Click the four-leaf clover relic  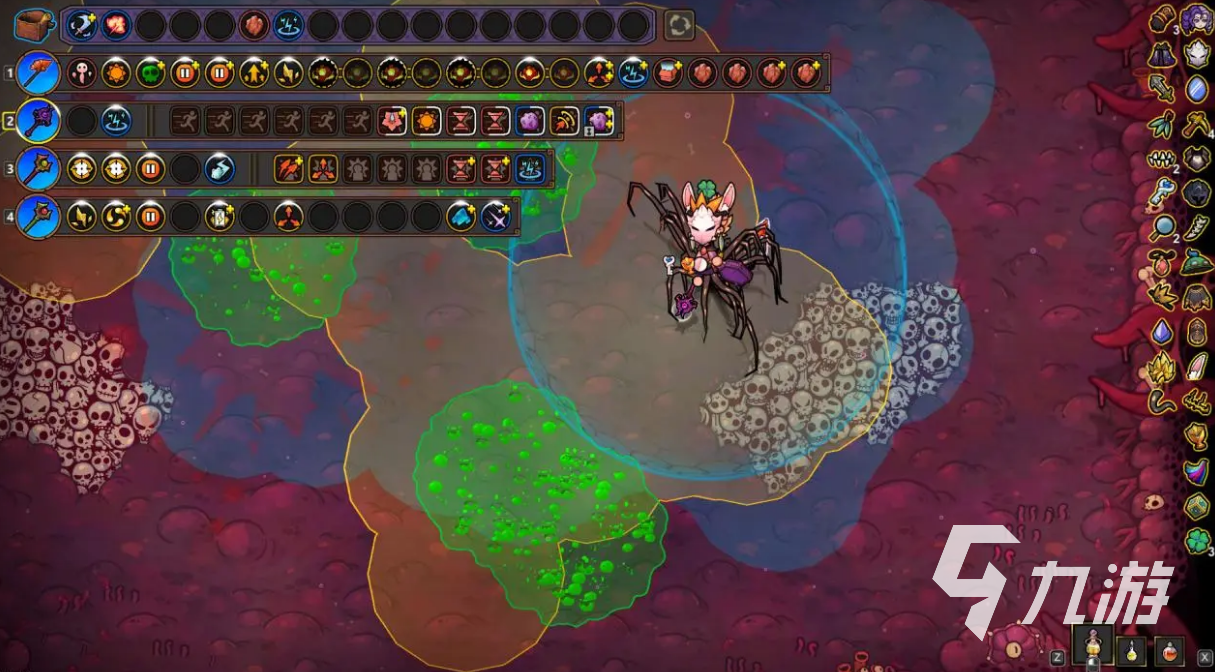1197,541
